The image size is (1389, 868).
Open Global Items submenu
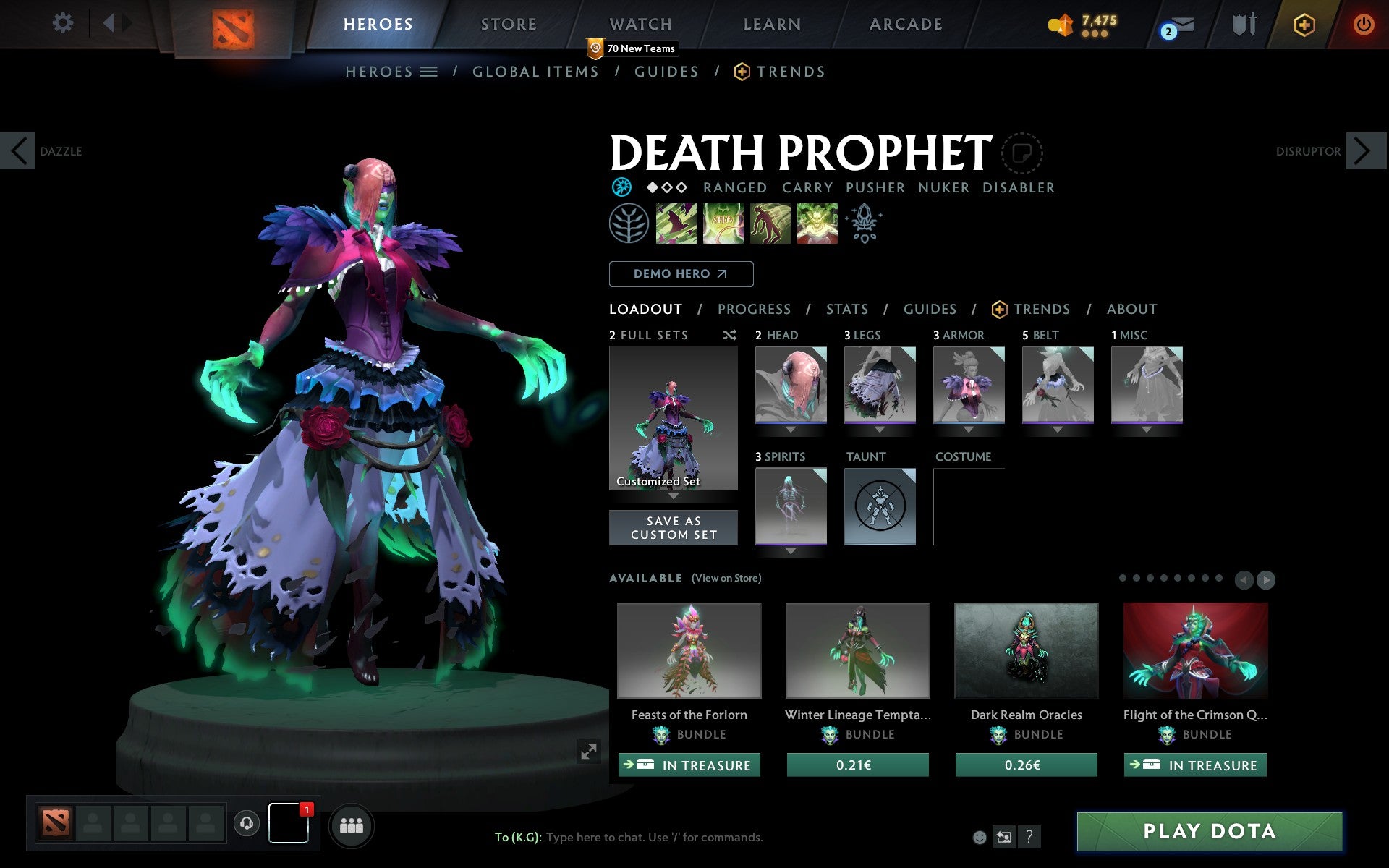coord(535,72)
